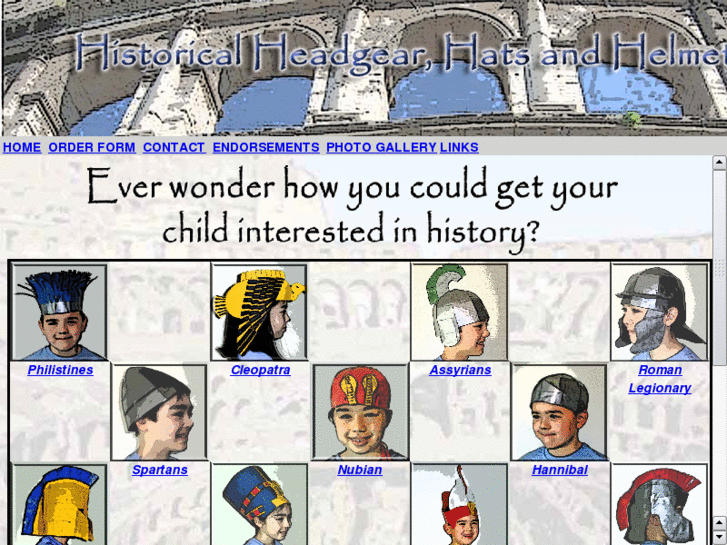Choose the Hannibal text link

pyautogui.click(x=560, y=470)
